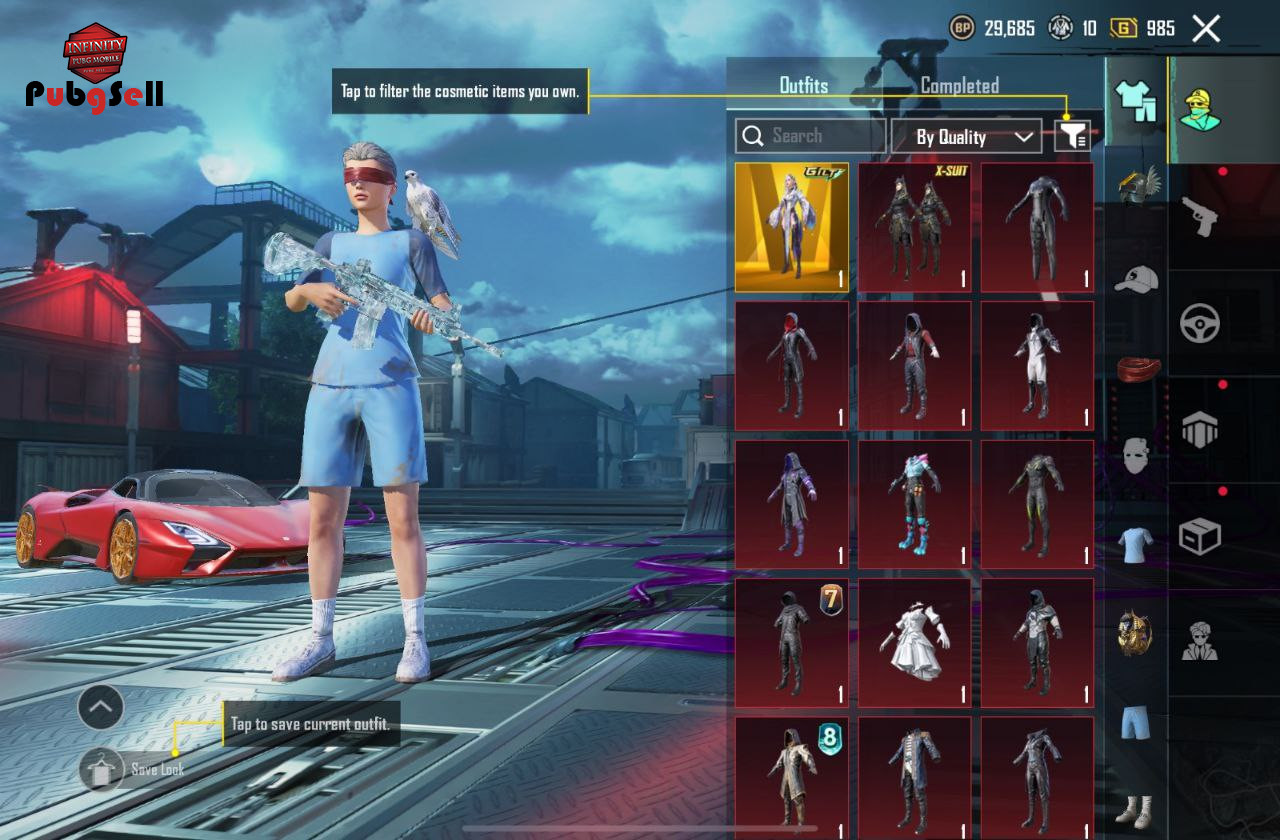Open the baseball cap category
Image resolution: width=1280 pixels, height=840 pixels.
pos(1137,280)
